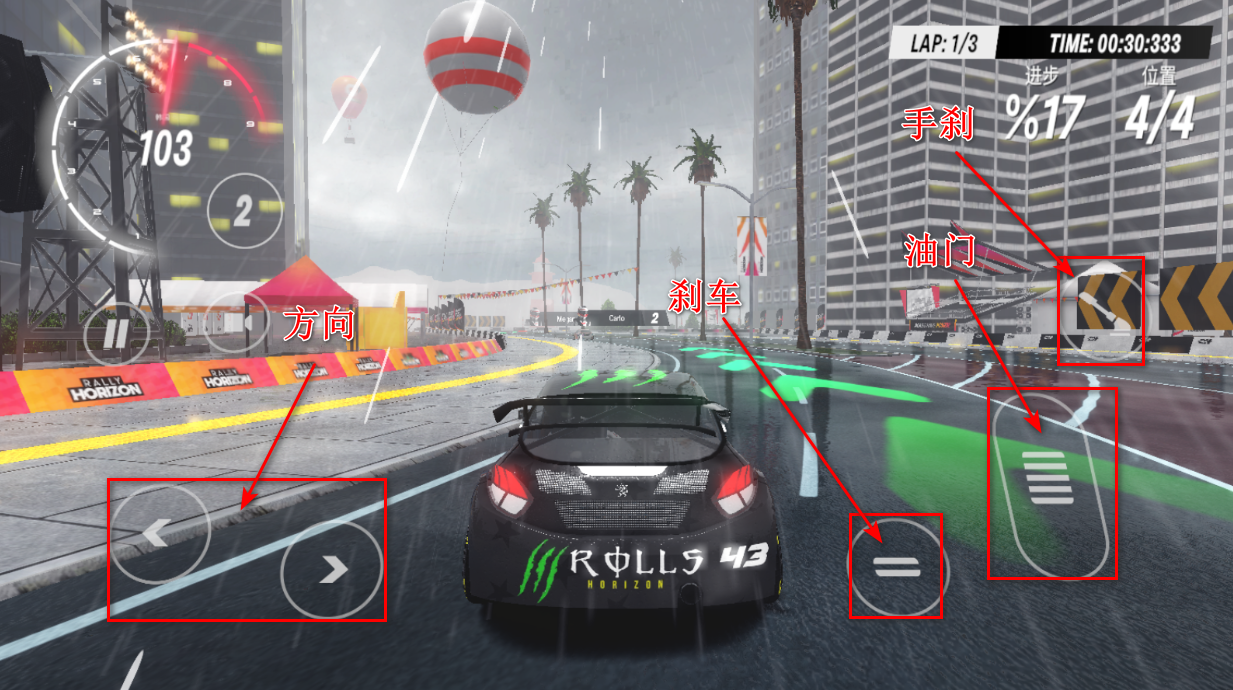Steer left with the left arrow button

coord(159,533)
